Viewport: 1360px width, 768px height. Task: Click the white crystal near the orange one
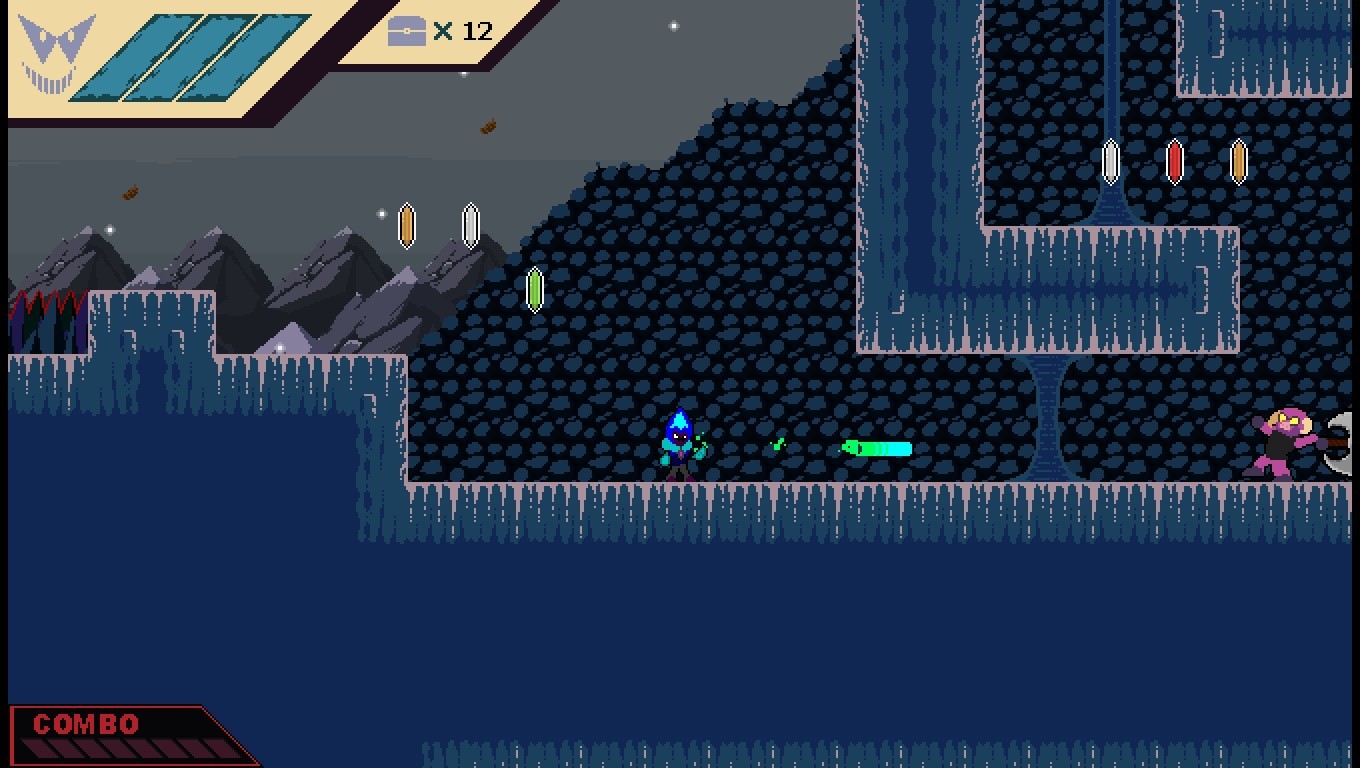point(469,225)
